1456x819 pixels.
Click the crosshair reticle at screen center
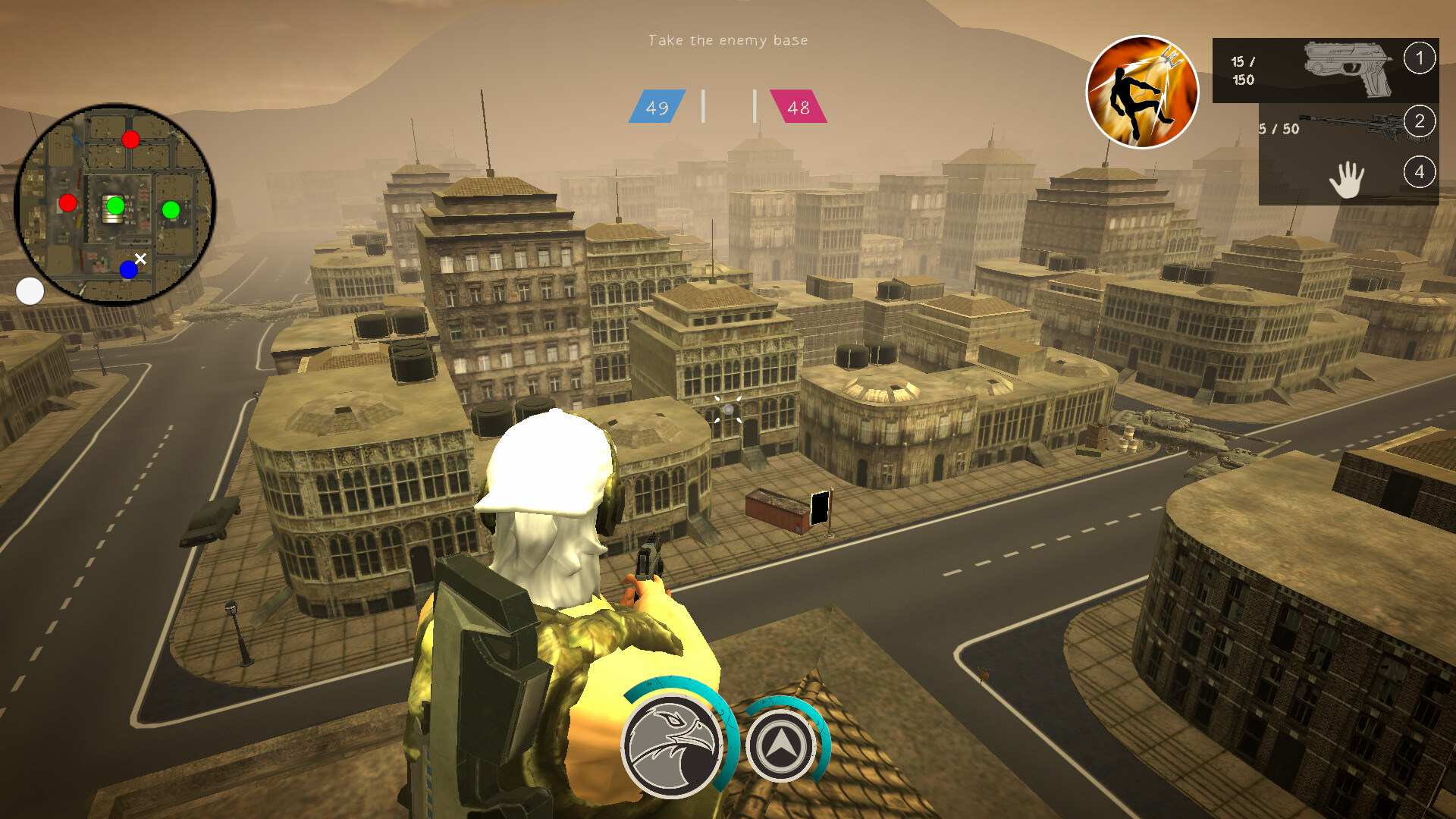click(x=728, y=409)
